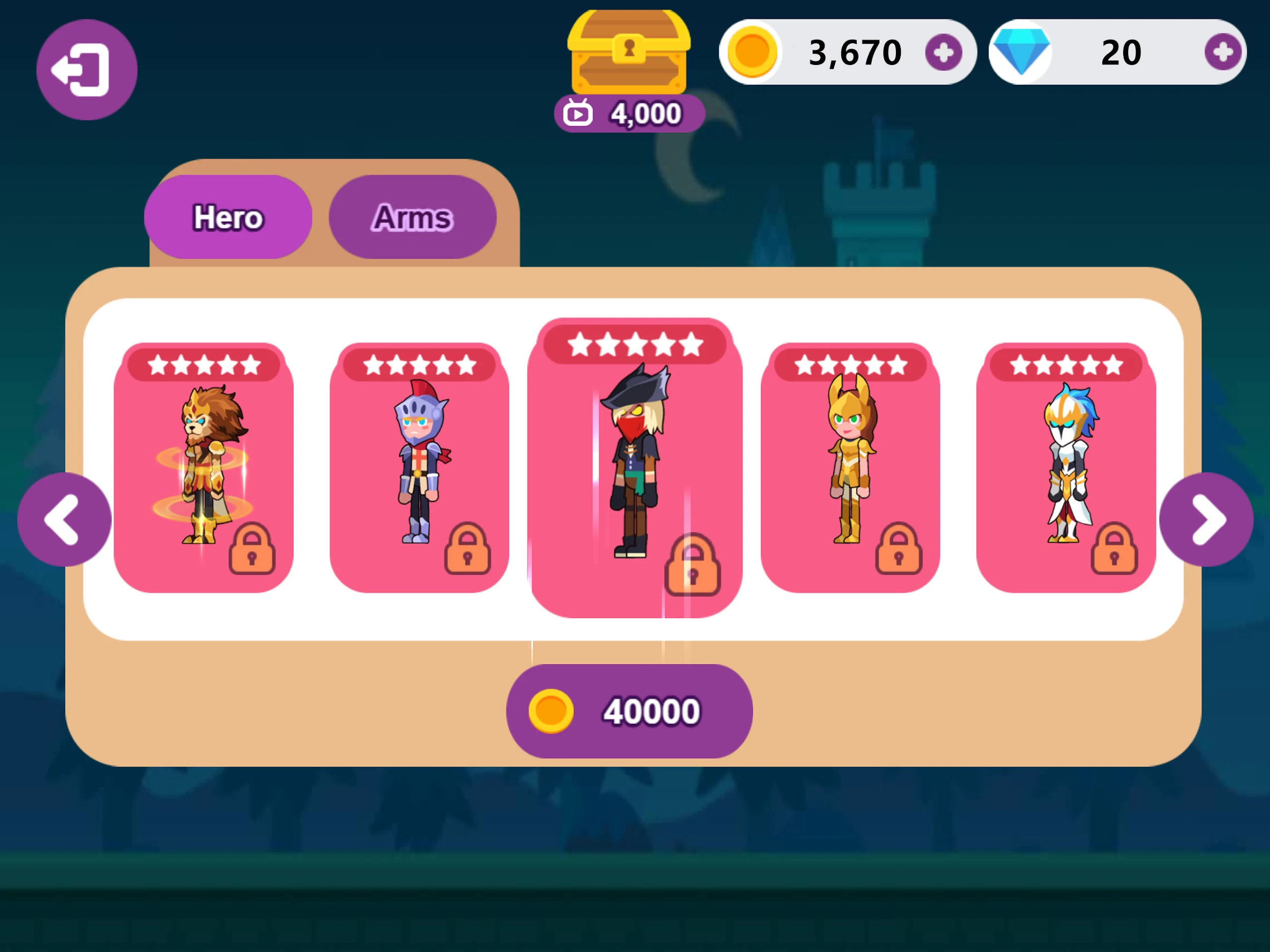The image size is (1270, 952).
Task: Add more gold coins with plus button
Action: pyautogui.click(x=943, y=52)
